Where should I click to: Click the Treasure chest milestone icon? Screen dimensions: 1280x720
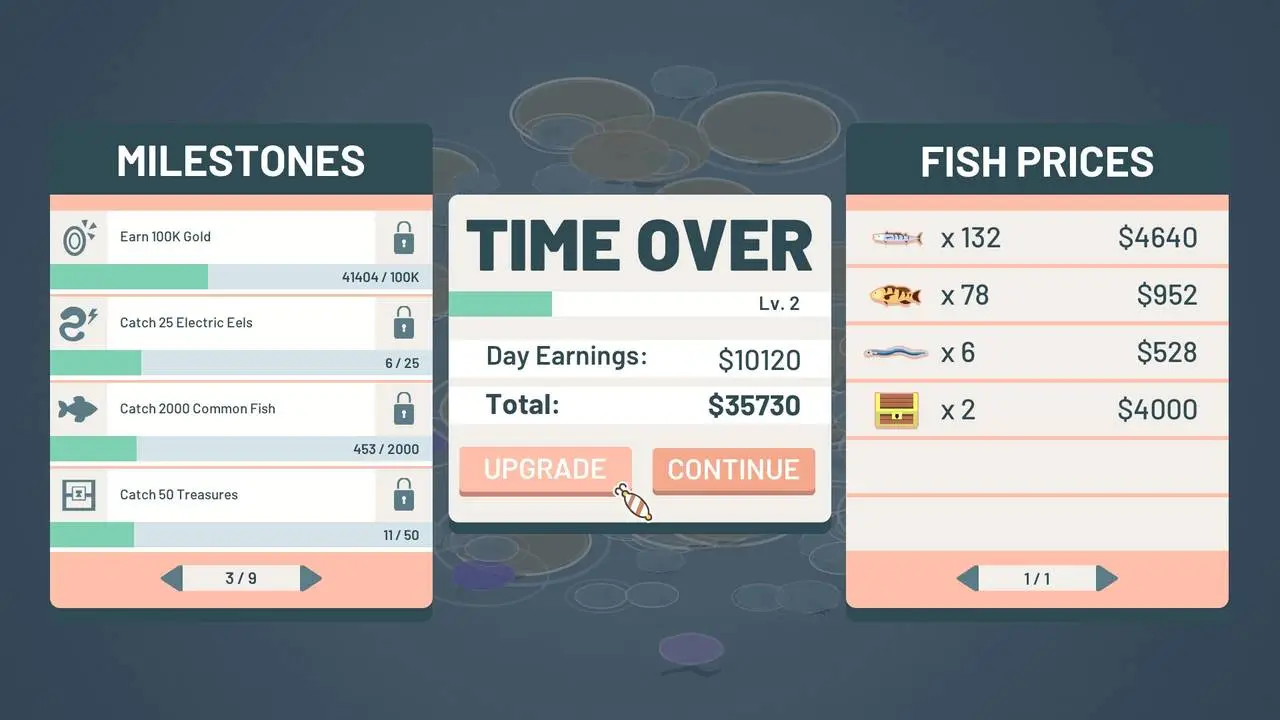[x=78, y=494]
